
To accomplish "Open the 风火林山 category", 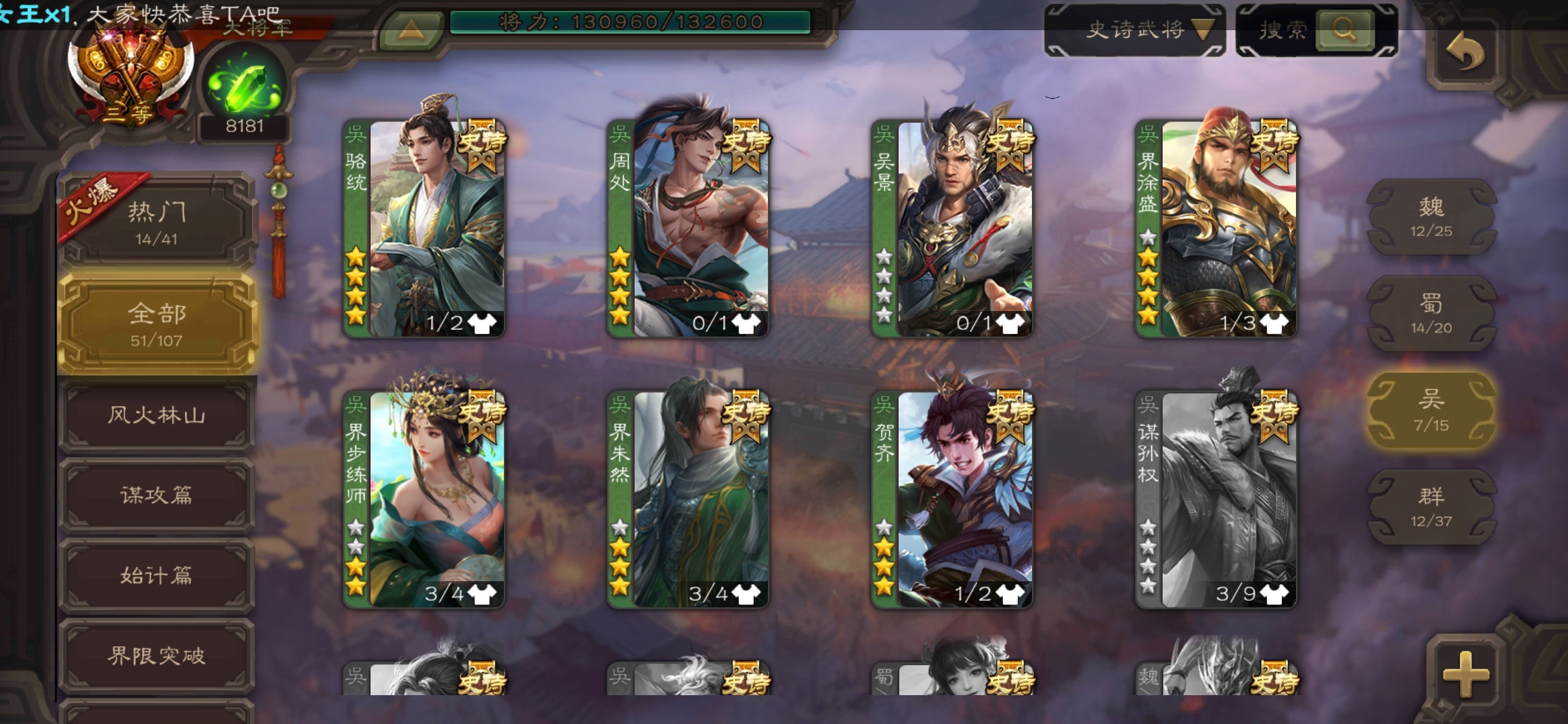I will (x=157, y=416).
